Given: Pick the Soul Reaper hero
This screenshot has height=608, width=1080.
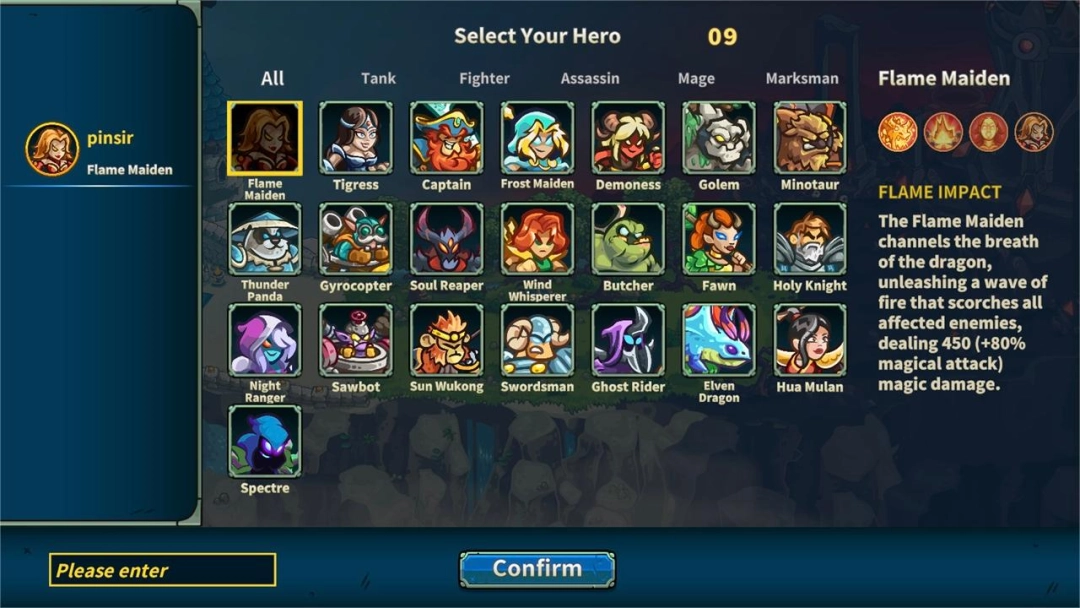Looking at the screenshot, I should coord(446,239).
